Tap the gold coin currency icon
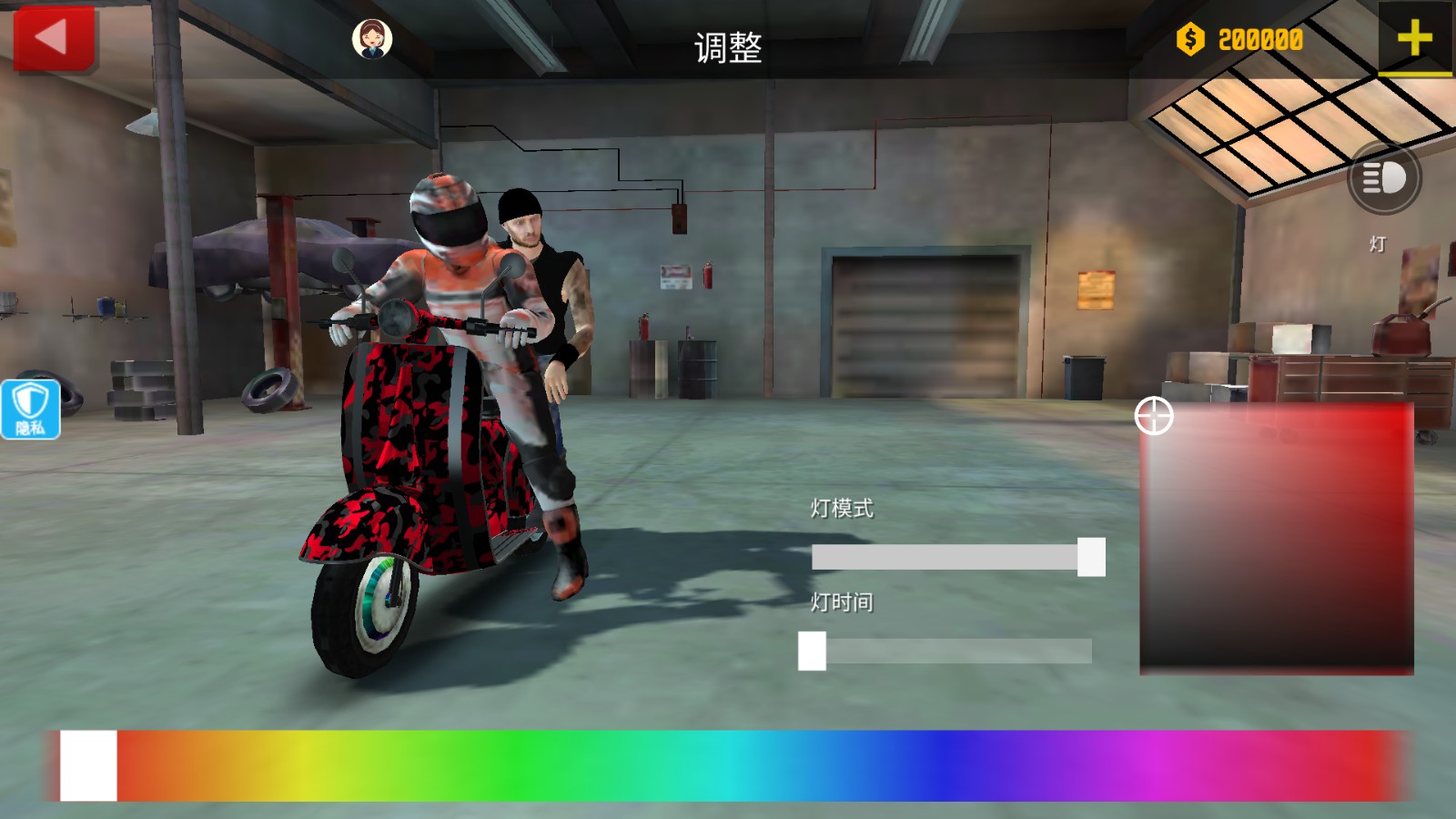 (x=1188, y=38)
